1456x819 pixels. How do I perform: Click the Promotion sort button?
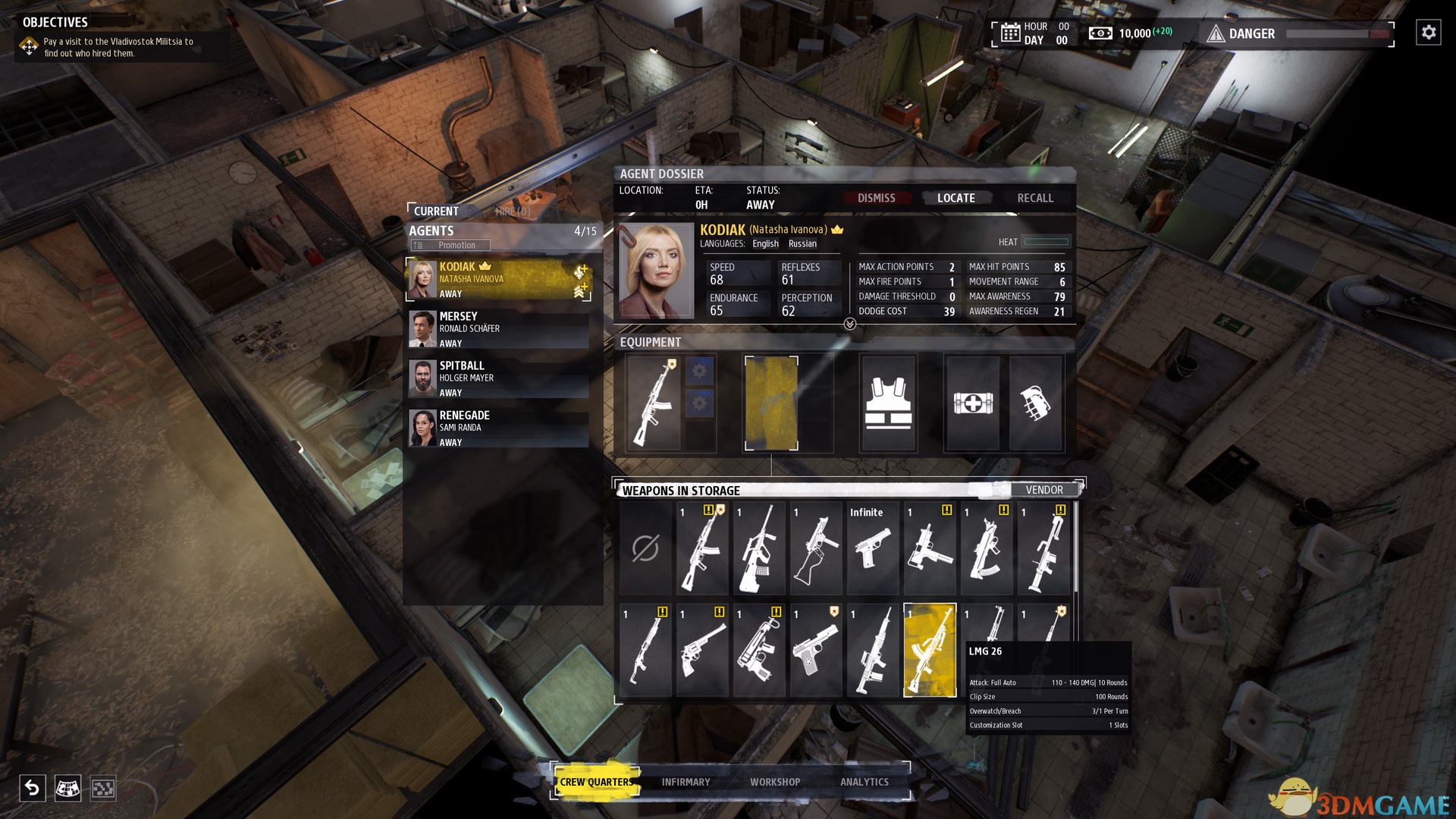(450, 245)
